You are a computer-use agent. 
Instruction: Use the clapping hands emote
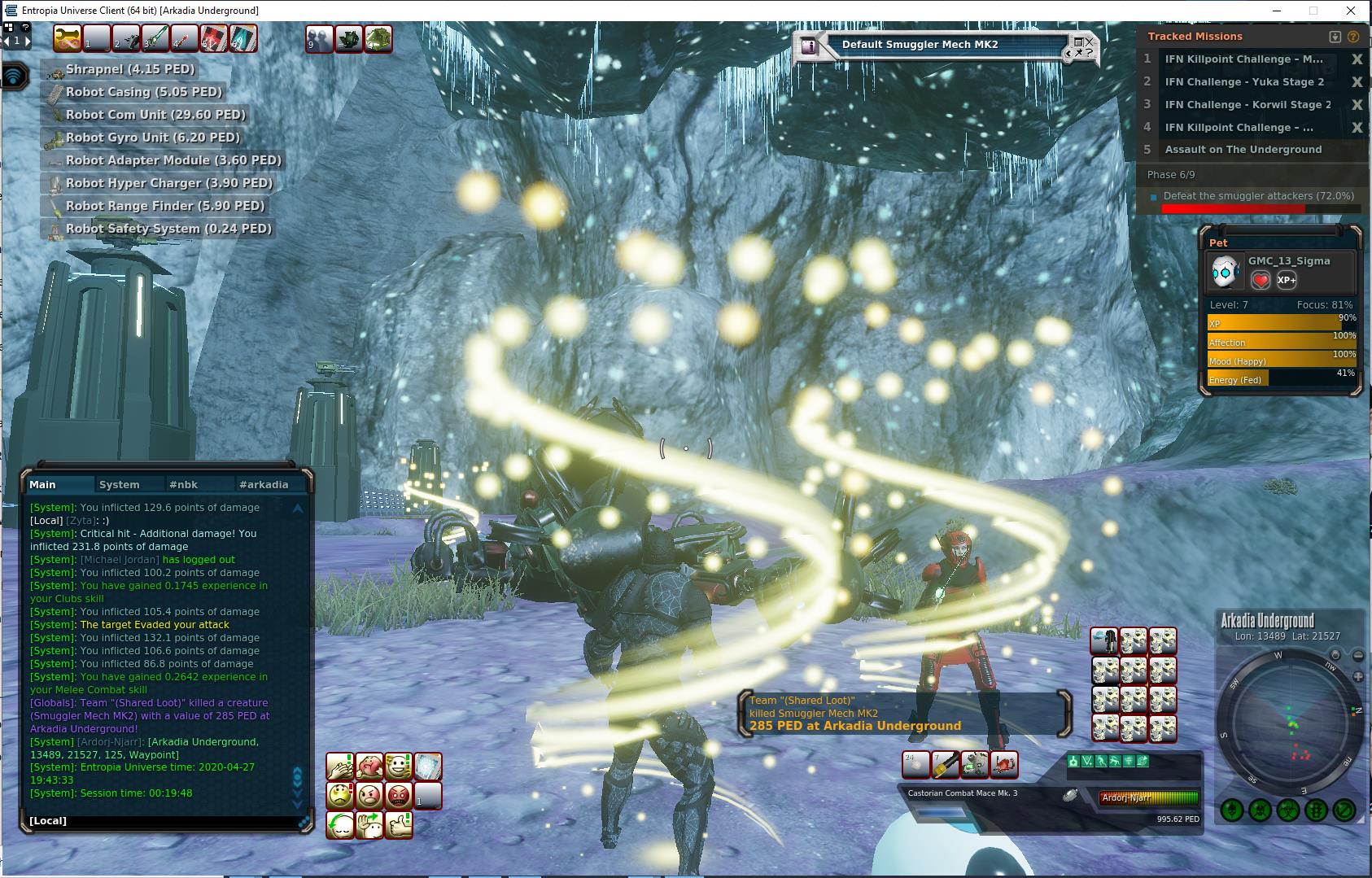[x=340, y=766]
